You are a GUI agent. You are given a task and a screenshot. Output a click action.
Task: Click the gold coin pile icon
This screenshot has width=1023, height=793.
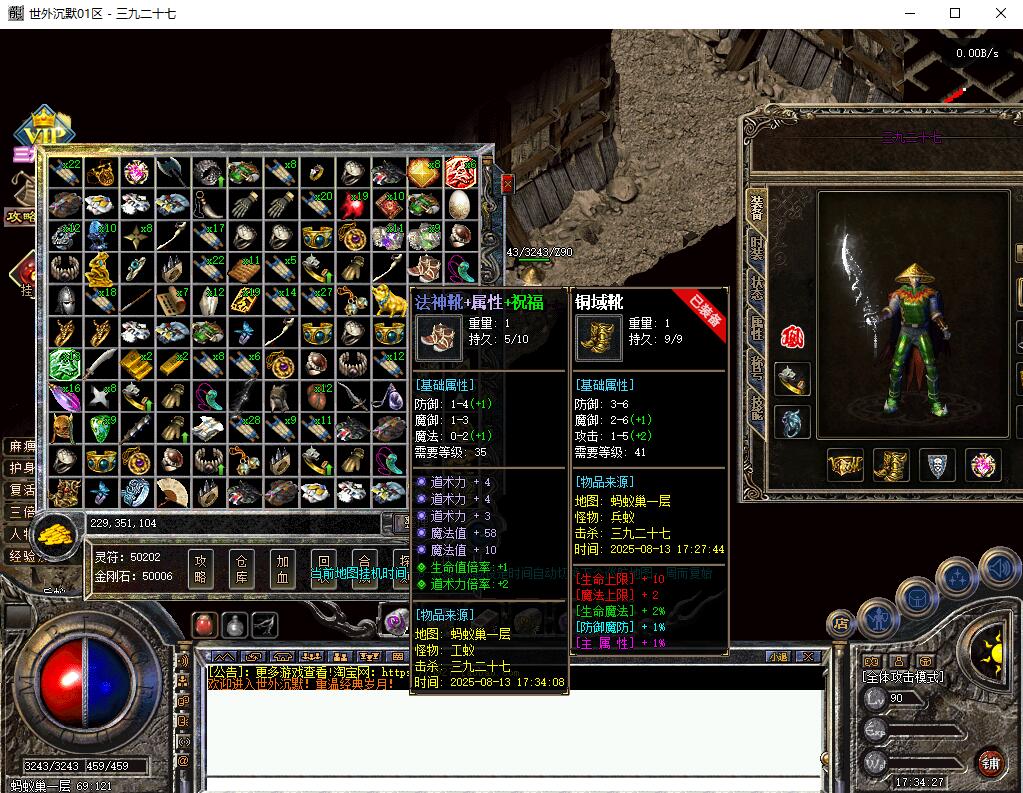click(58, 533)
